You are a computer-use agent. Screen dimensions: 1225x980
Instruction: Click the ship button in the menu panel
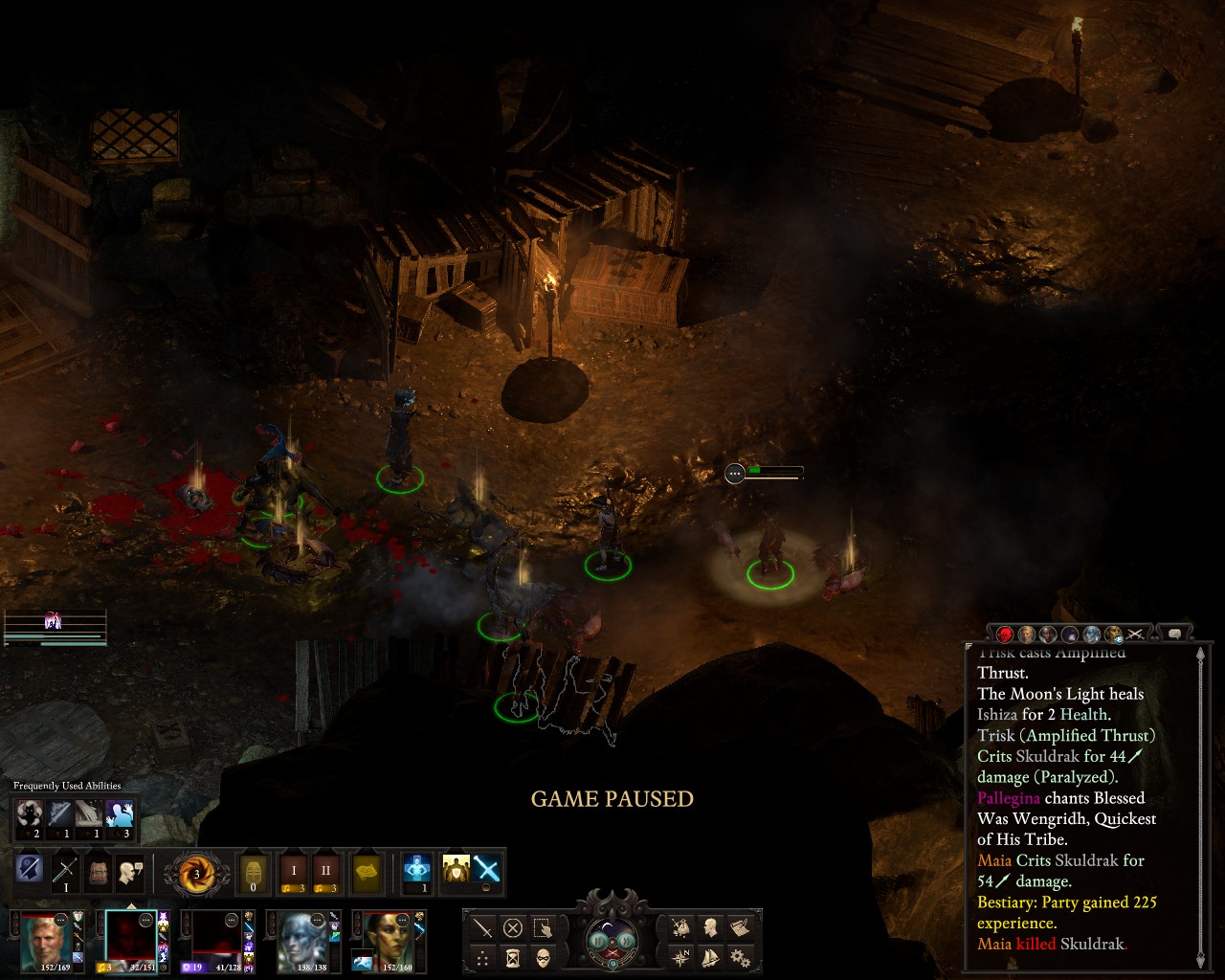710,956
